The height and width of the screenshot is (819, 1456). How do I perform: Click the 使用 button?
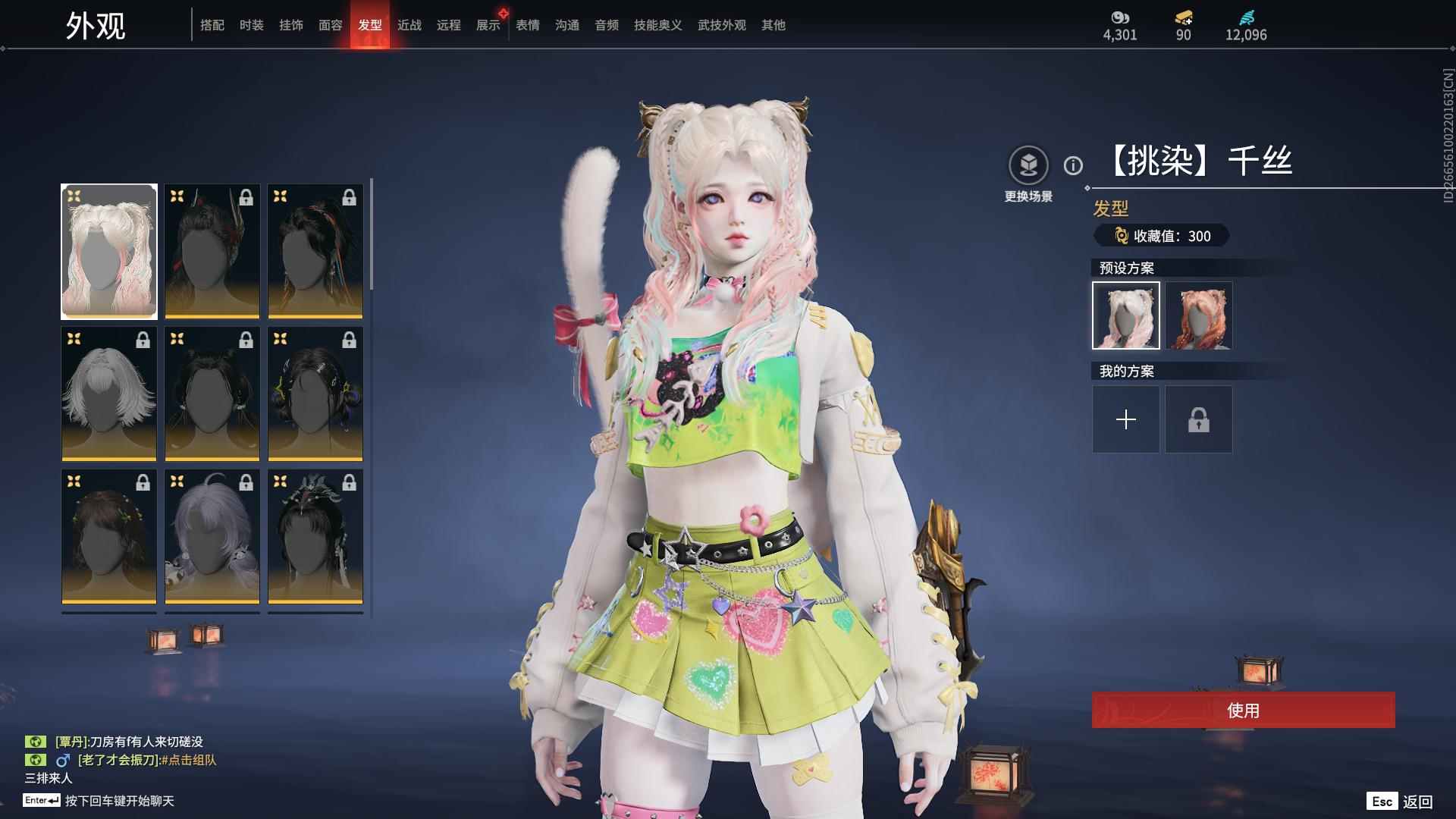[1243, 710]
